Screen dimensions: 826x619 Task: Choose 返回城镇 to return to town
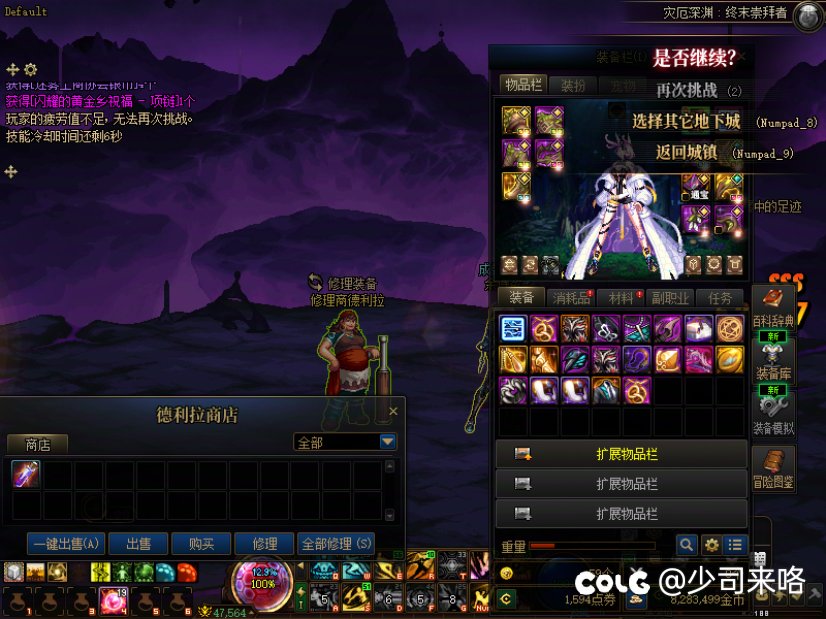[x=686, y=153]
